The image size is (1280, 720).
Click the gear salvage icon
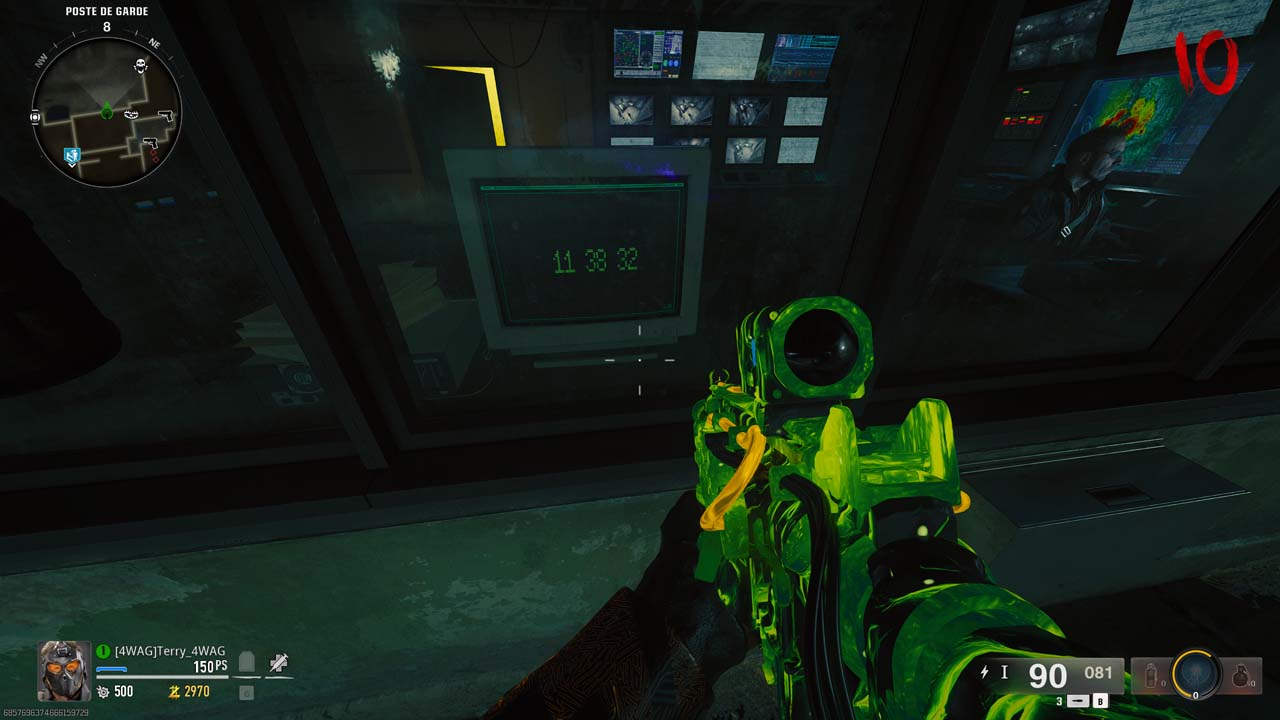(103, 692)
